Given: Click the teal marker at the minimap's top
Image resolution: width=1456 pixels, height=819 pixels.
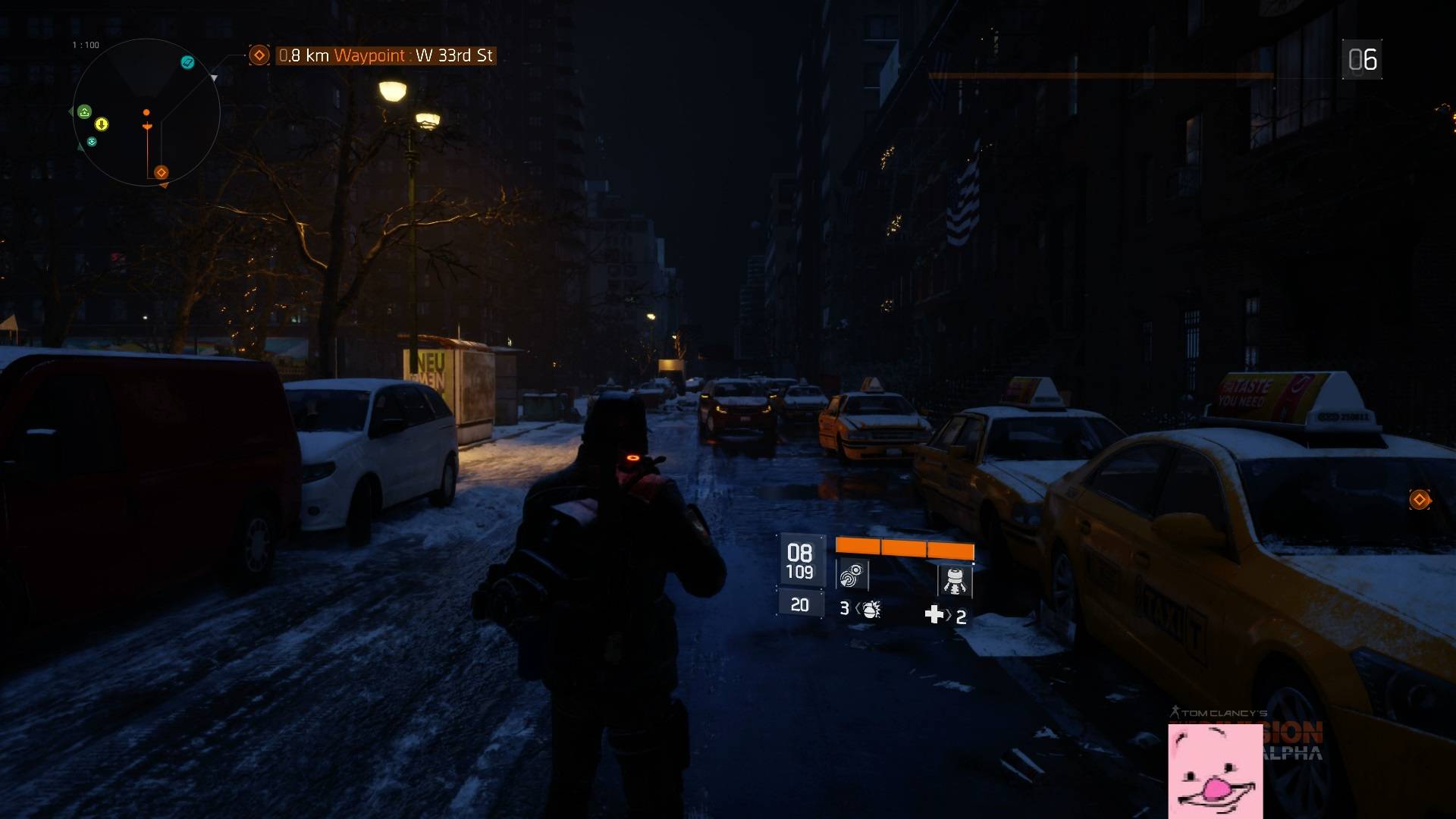Looking at the screenshot, I should pos(187,62).
